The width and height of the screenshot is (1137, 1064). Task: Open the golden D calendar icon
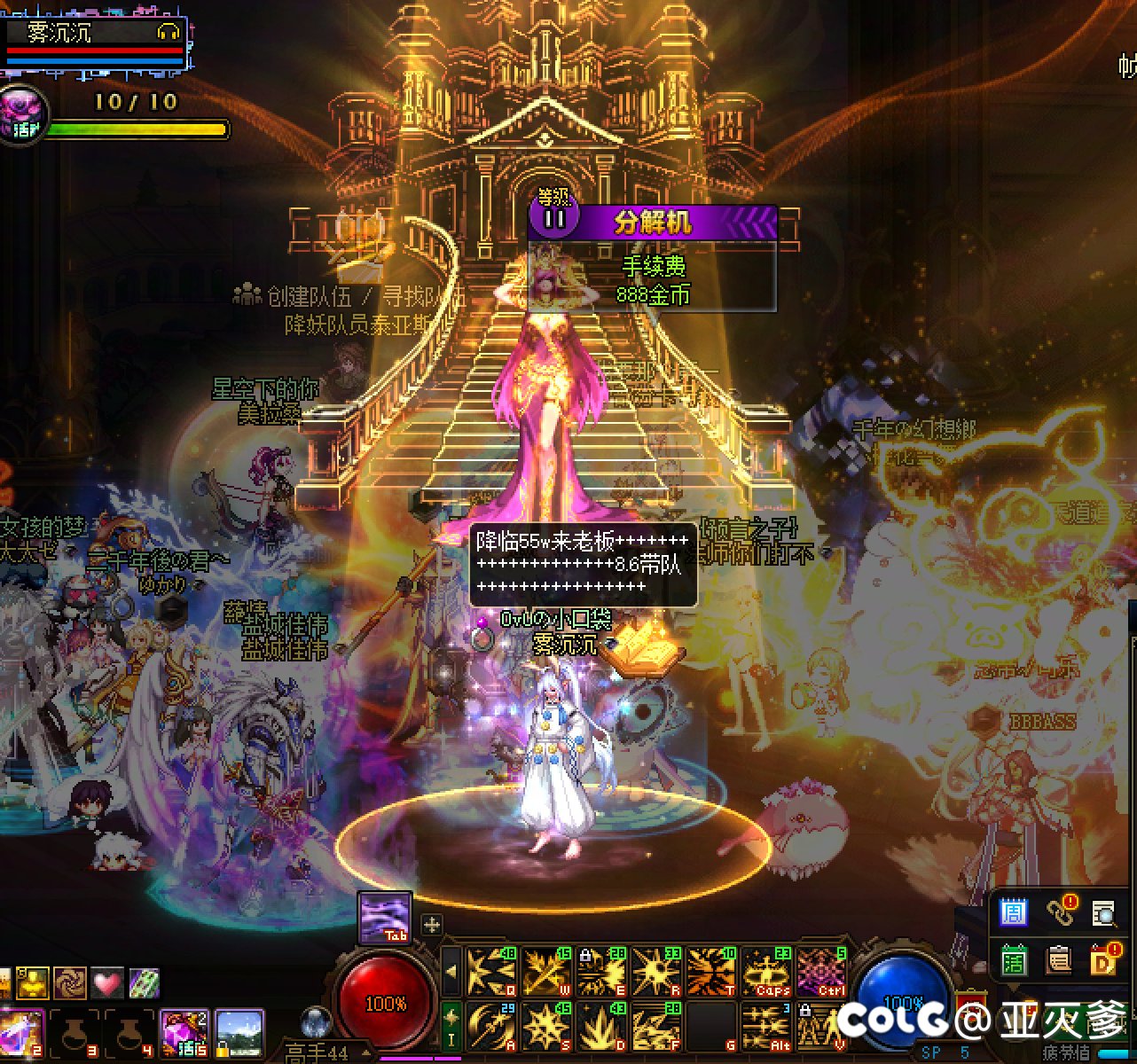click(1103, 960)
